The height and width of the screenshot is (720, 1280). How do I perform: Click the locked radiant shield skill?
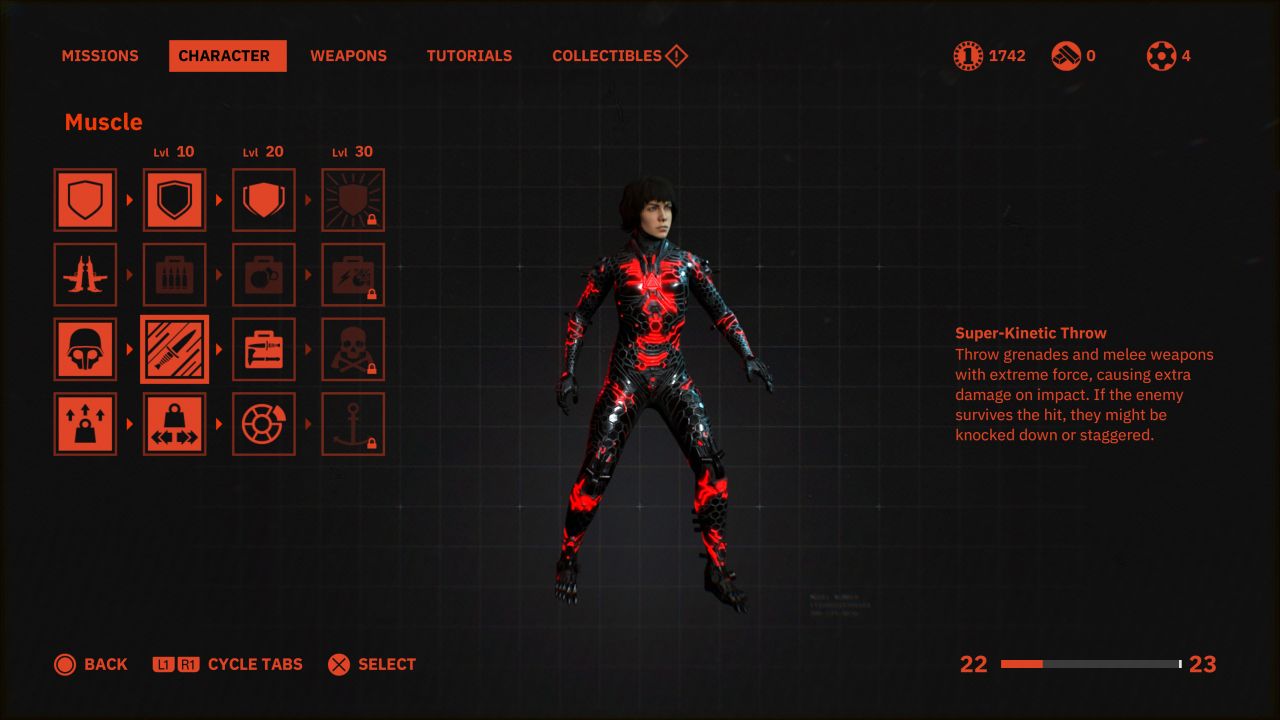pyautogui.click(x=353, y=200)
